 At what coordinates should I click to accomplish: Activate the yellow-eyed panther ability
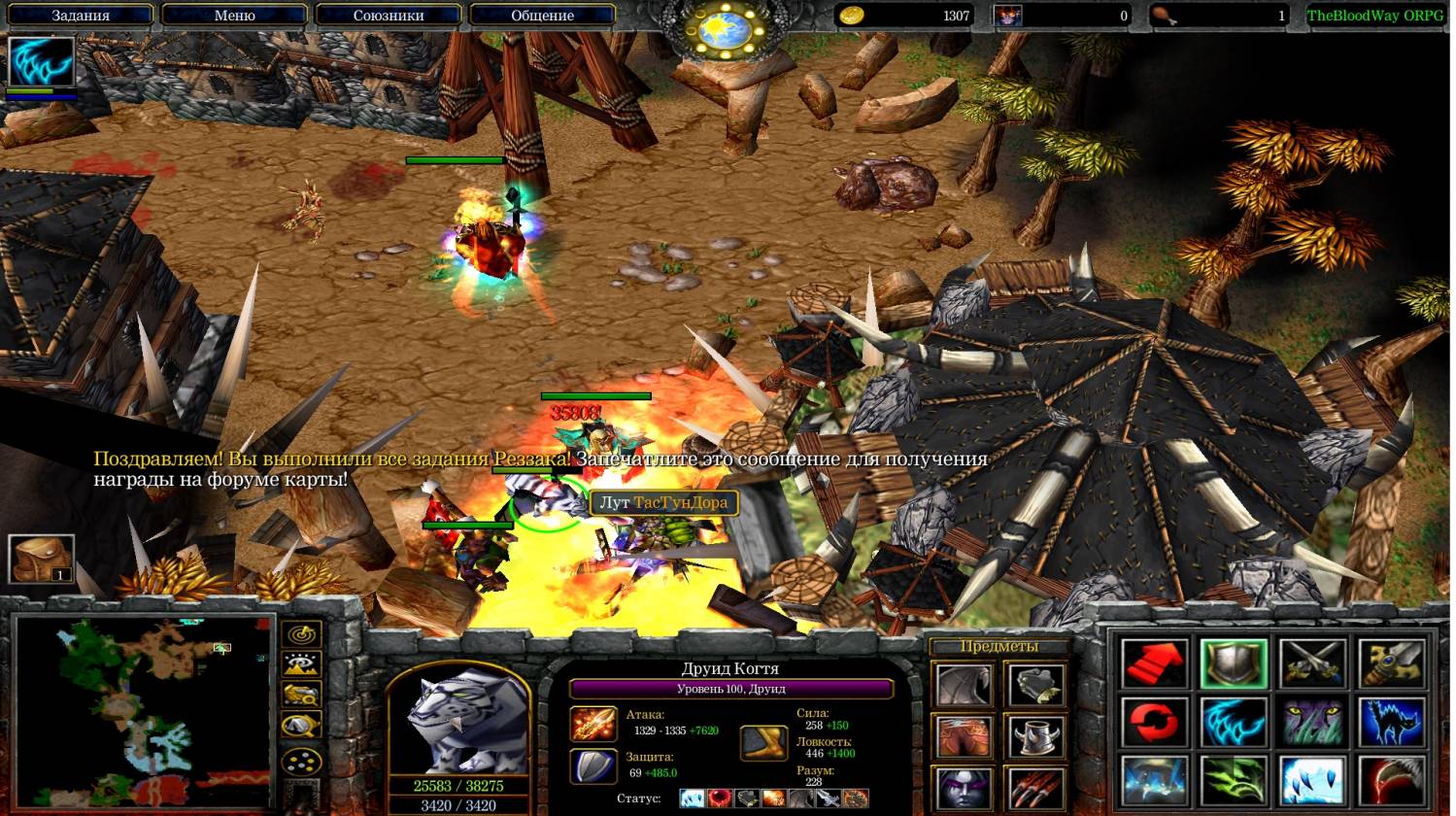pos(1313,723)
